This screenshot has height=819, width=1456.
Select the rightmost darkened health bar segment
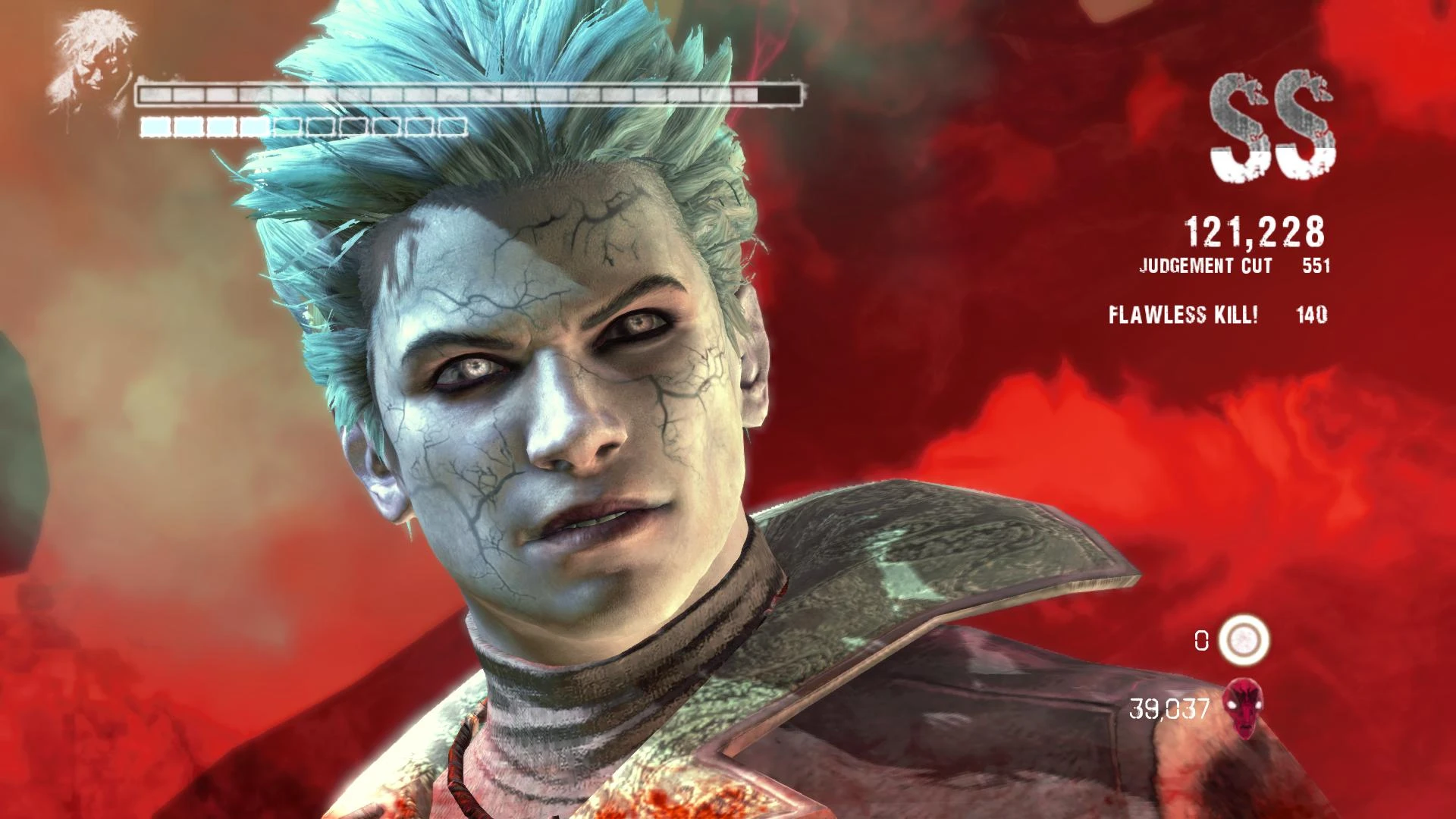tap(777, 93)
